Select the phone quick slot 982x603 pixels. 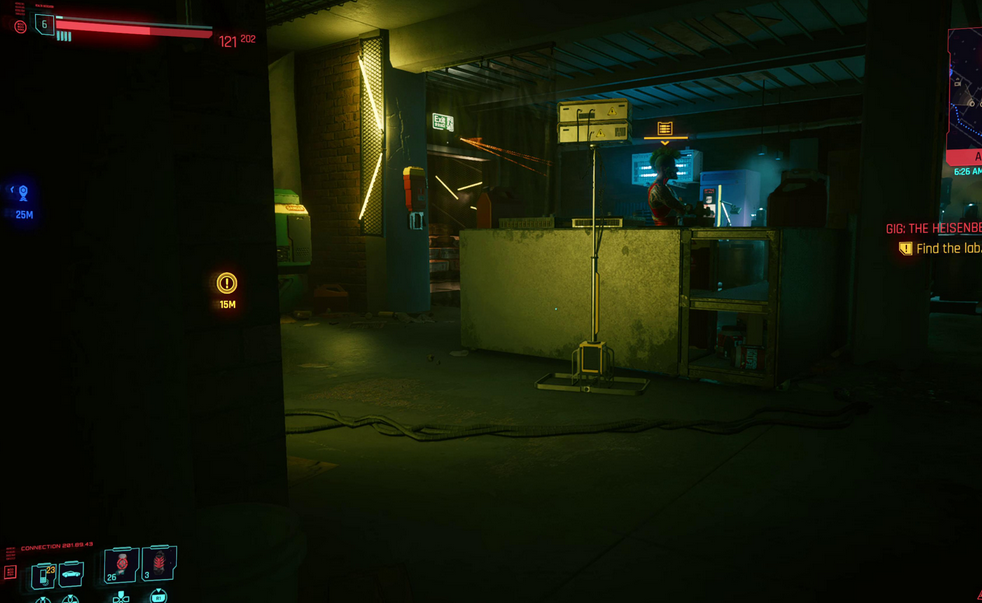[x=45, y=575]
